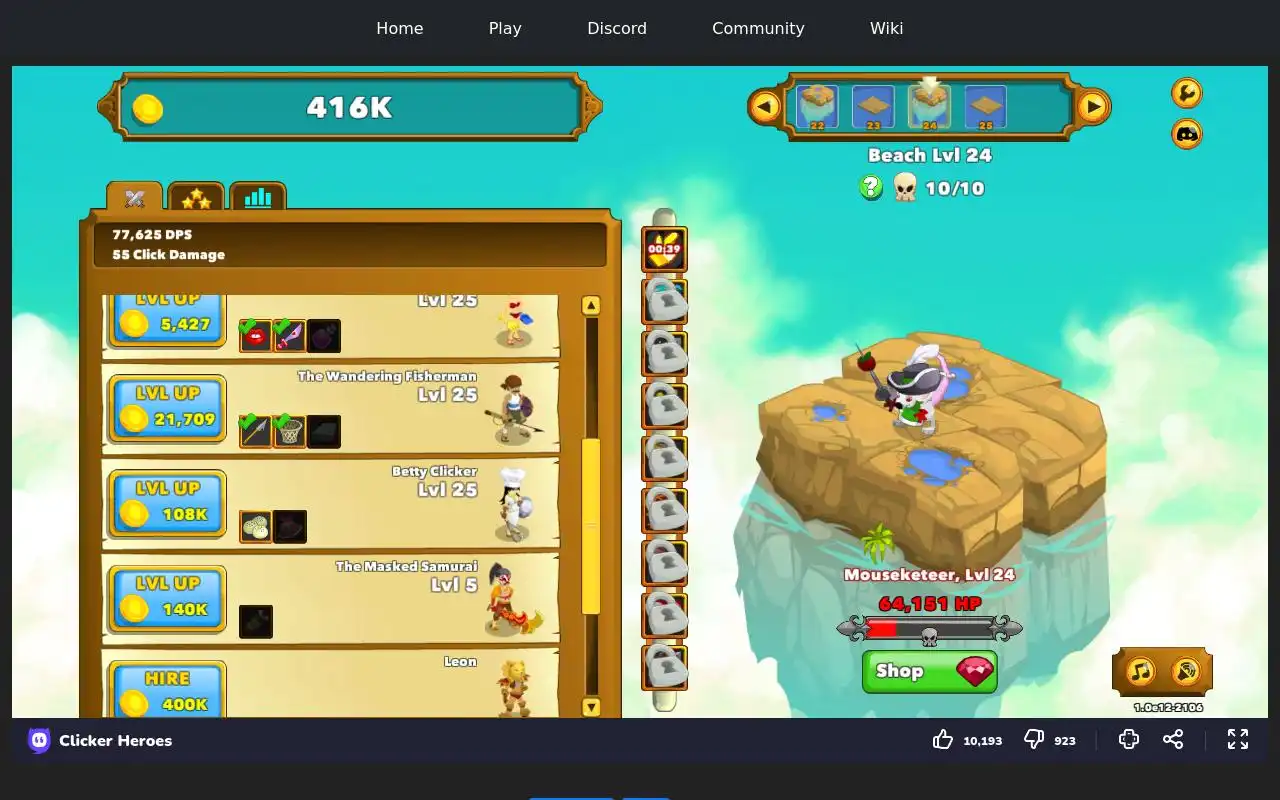1280x800 pixels.
Task: Click the green question mark help icon
Action: tap(871, 187)
